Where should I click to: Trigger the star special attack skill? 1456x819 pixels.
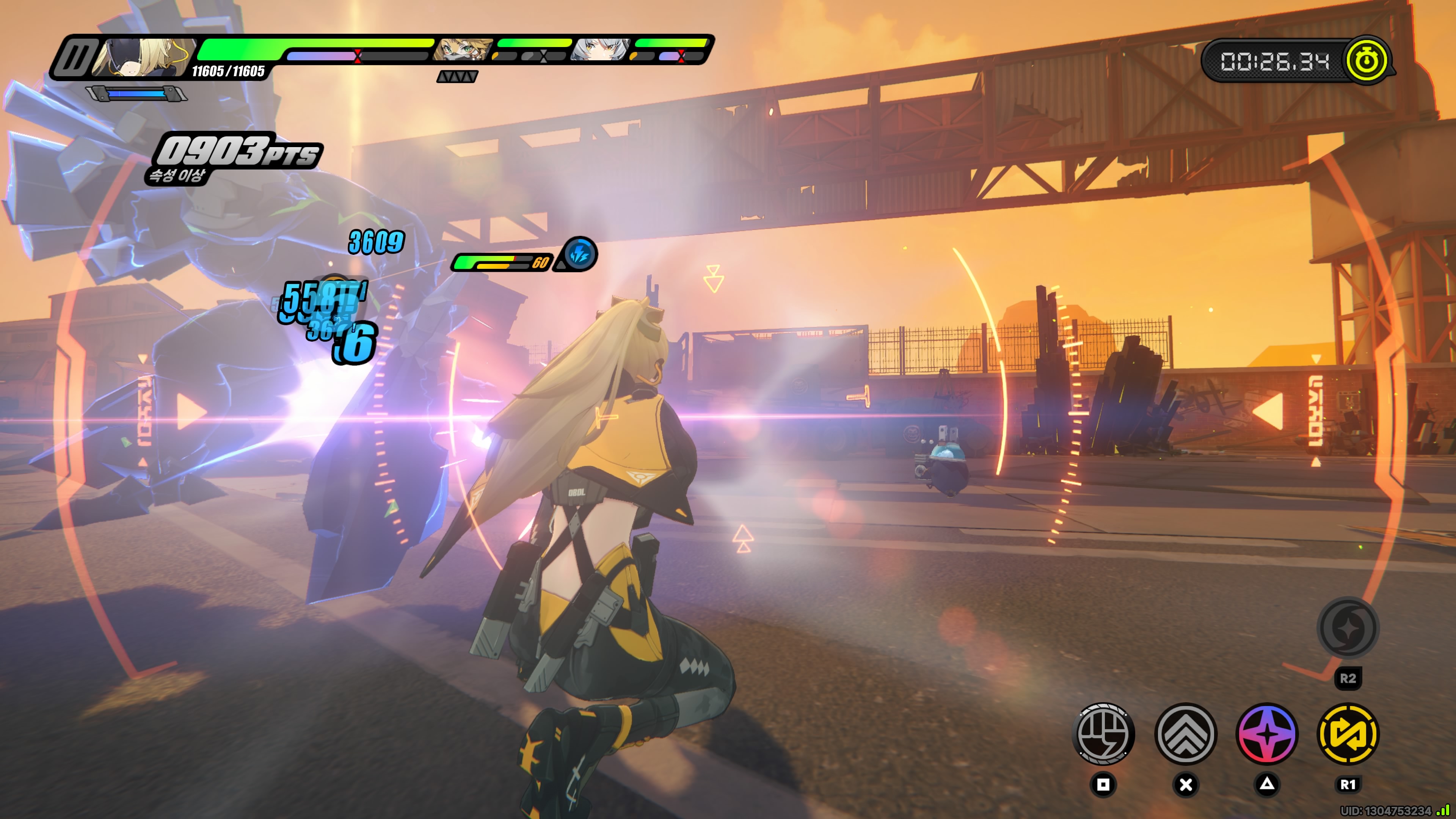(x=1267, y=734)
